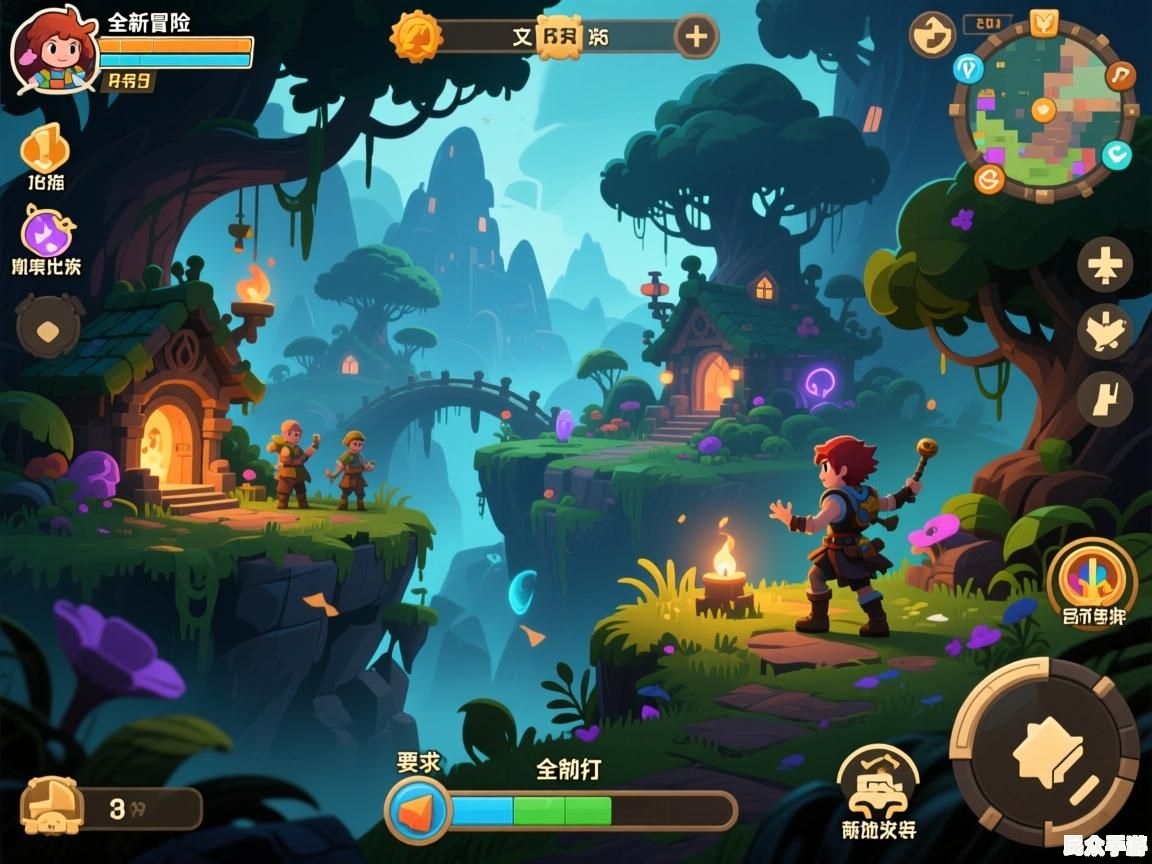This screenshot has height=864, width=1152.
Task: Use the lowest of three round skill buttons
Action: coord(1104,398)
